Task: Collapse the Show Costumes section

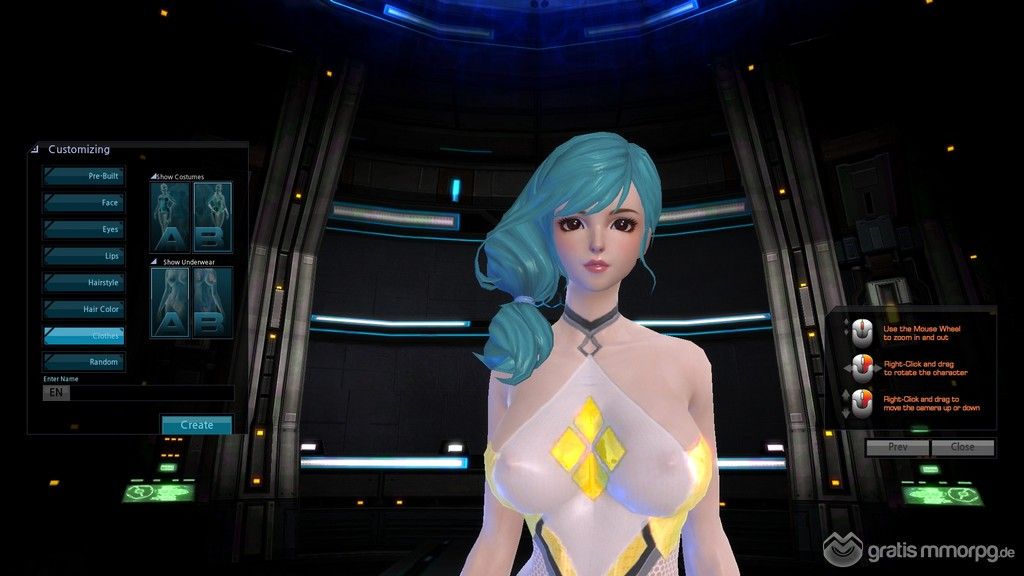Action: click(153, 177)
